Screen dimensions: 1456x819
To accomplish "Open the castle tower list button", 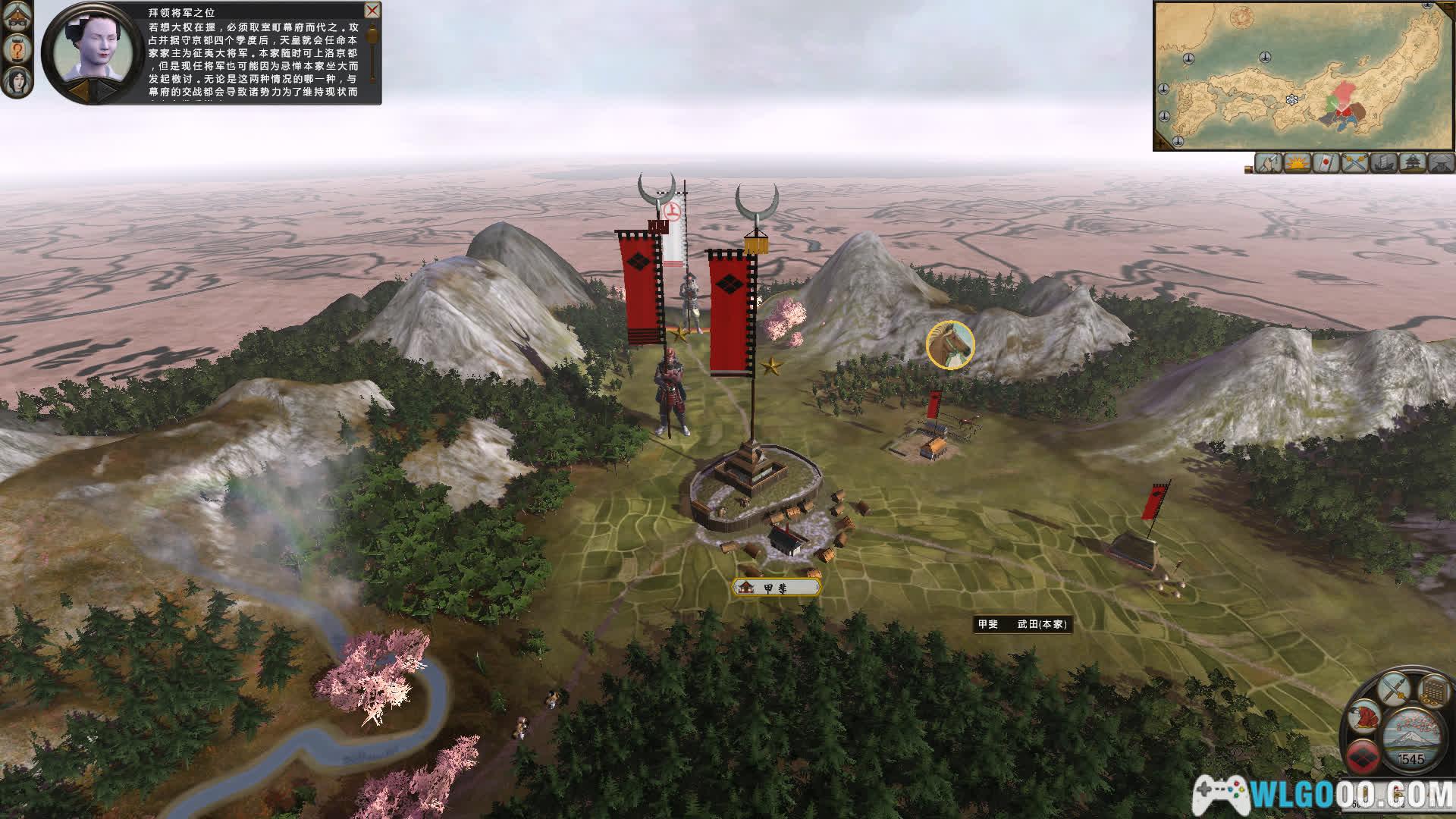I will pos(1412,163).
